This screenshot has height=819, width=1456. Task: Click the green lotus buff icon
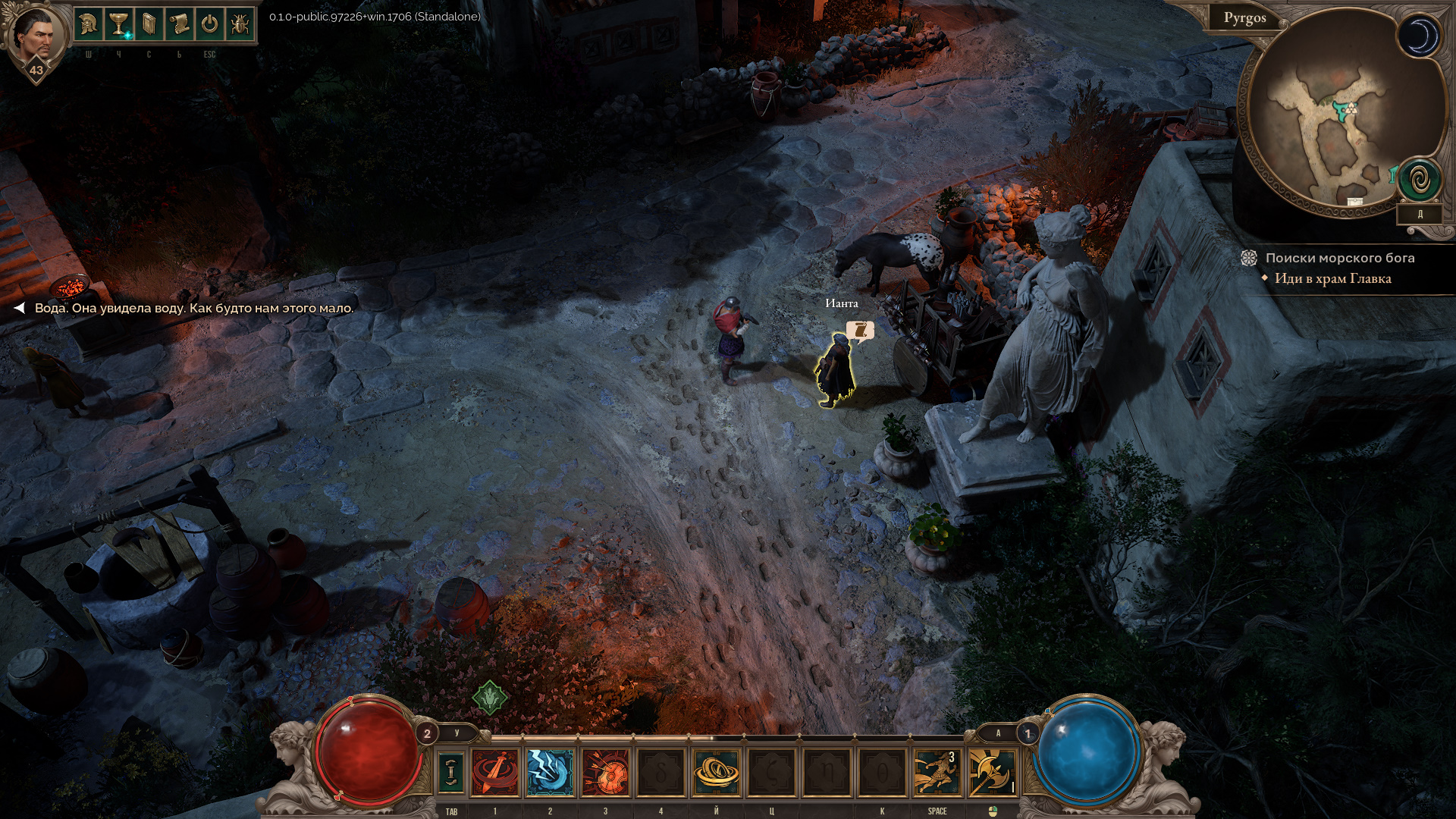[490, 697]
